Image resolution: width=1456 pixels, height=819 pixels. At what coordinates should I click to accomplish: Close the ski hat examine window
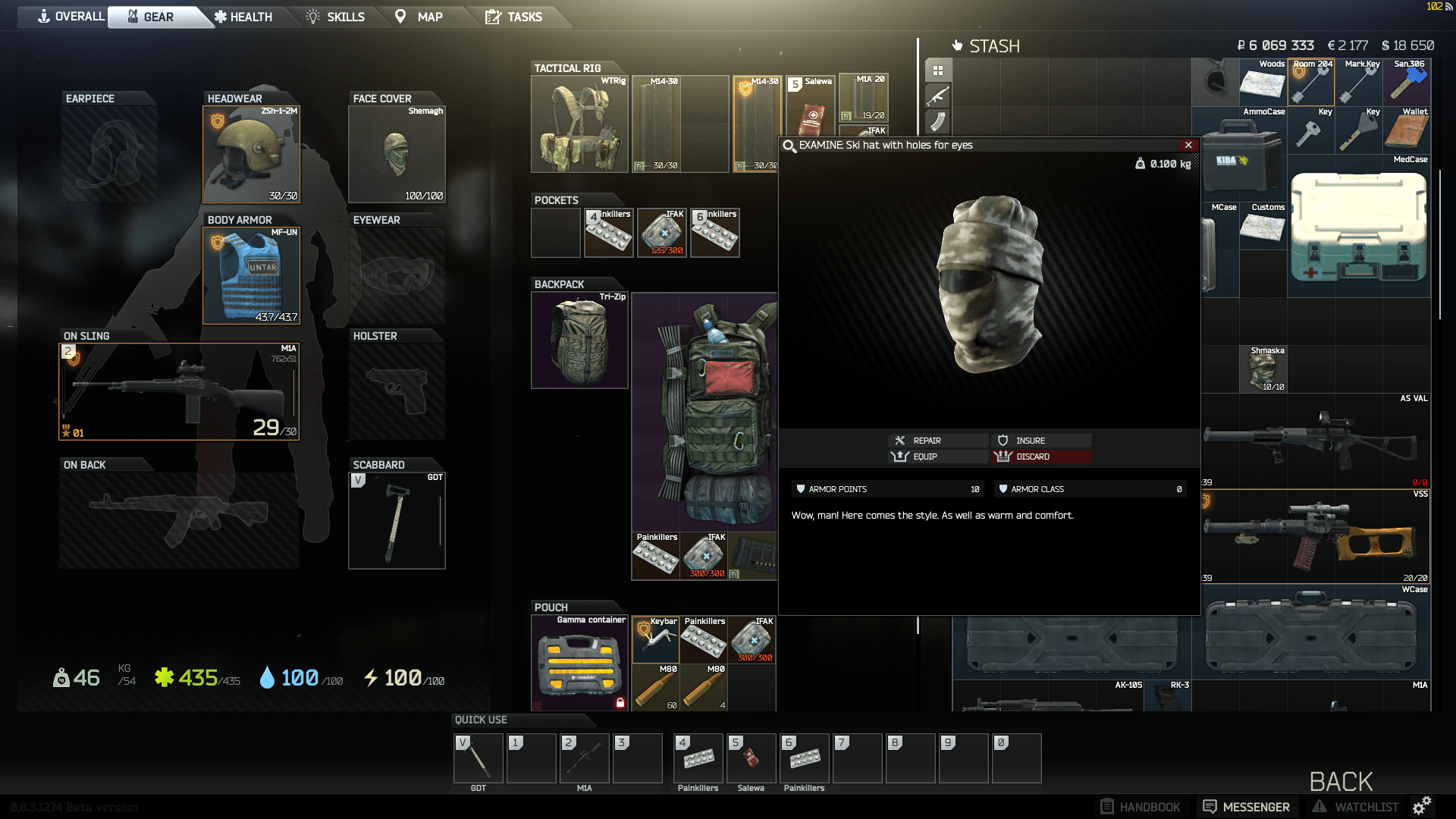coord(1189,145)
